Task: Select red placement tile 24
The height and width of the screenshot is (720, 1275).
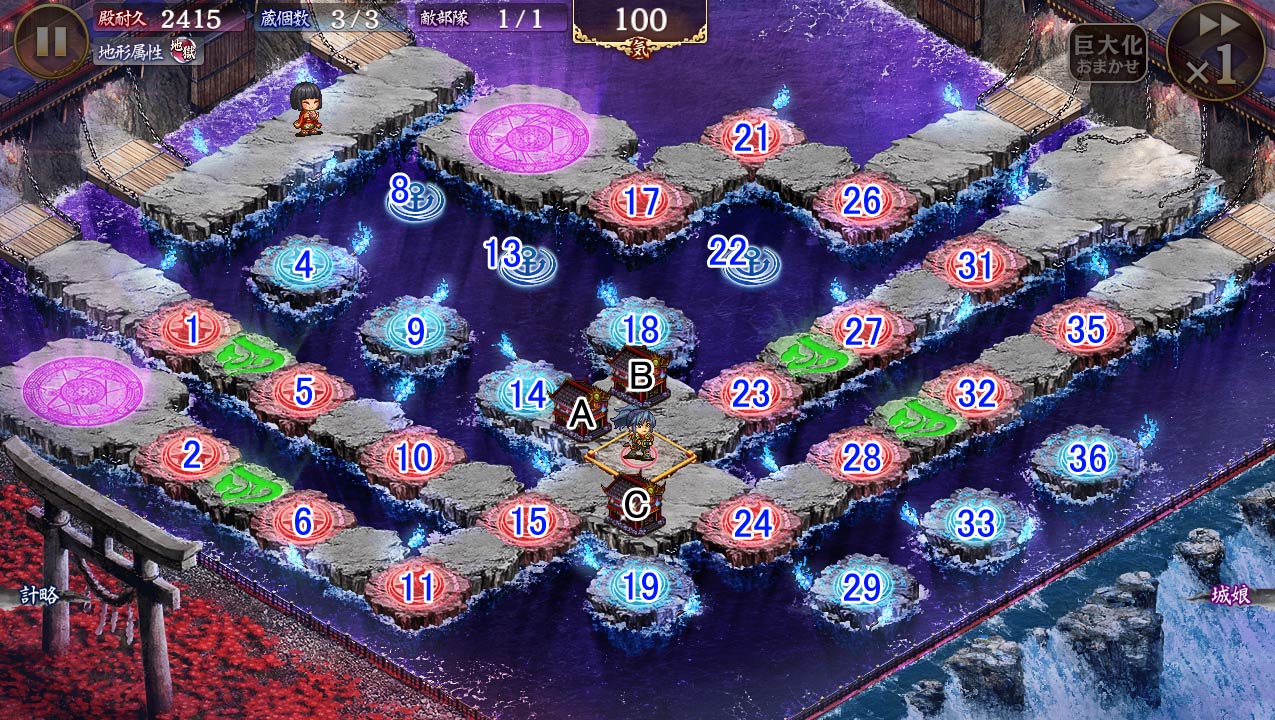Action: 750,523
